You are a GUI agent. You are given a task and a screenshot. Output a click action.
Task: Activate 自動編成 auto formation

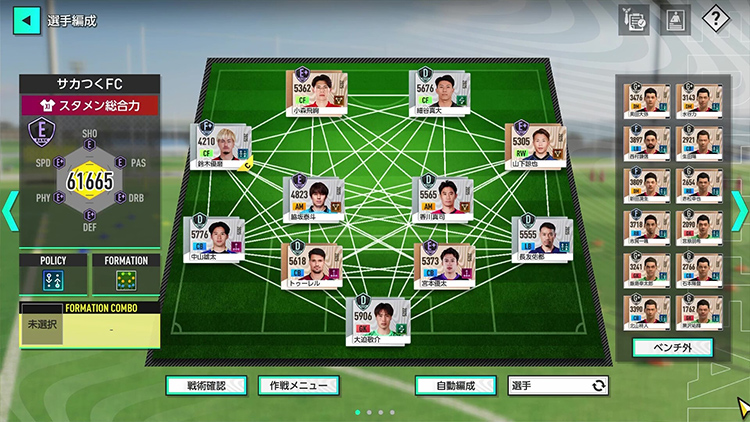(454, 385)
